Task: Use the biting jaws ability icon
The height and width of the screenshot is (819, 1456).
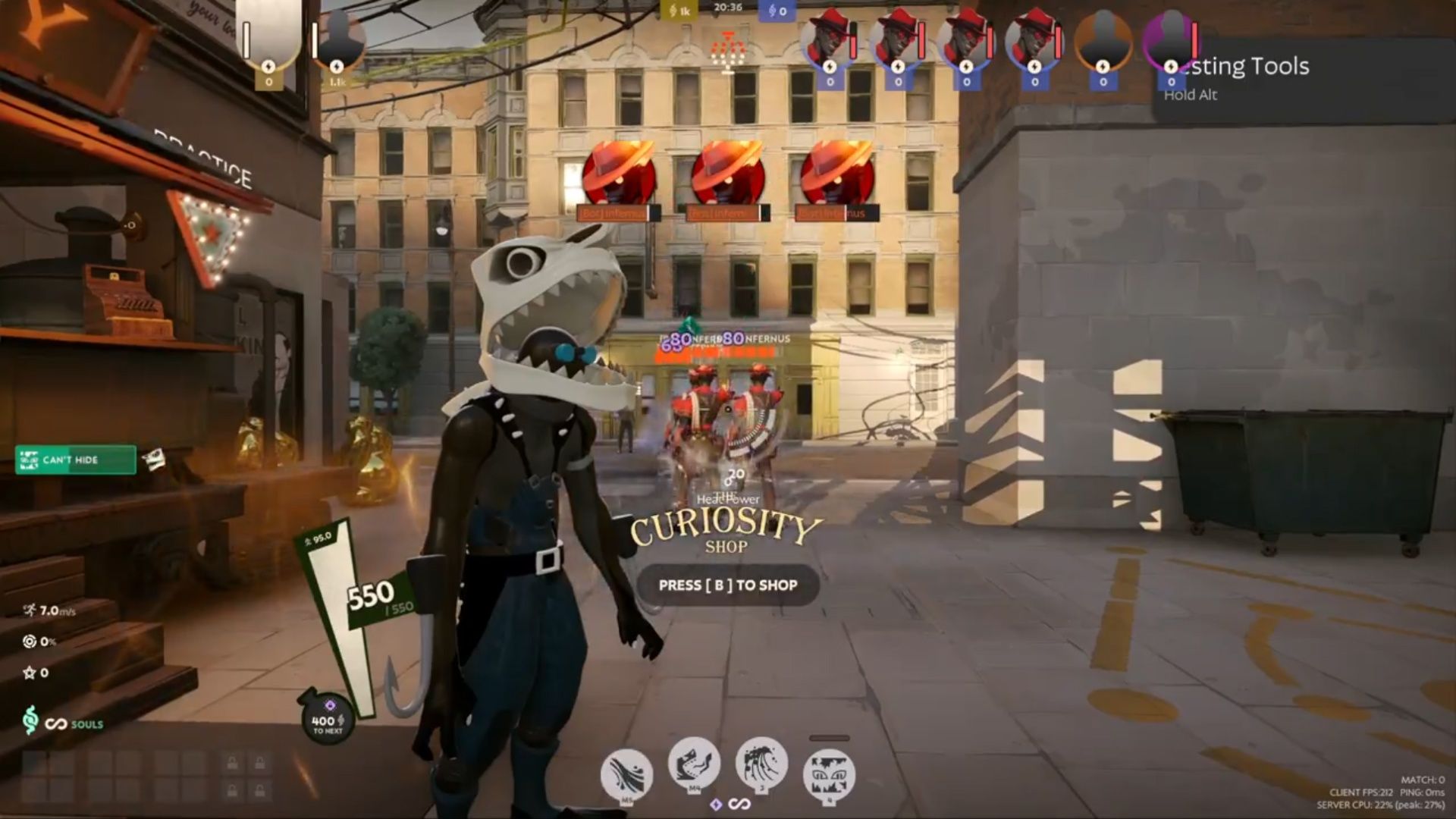Action: [694, 763]
